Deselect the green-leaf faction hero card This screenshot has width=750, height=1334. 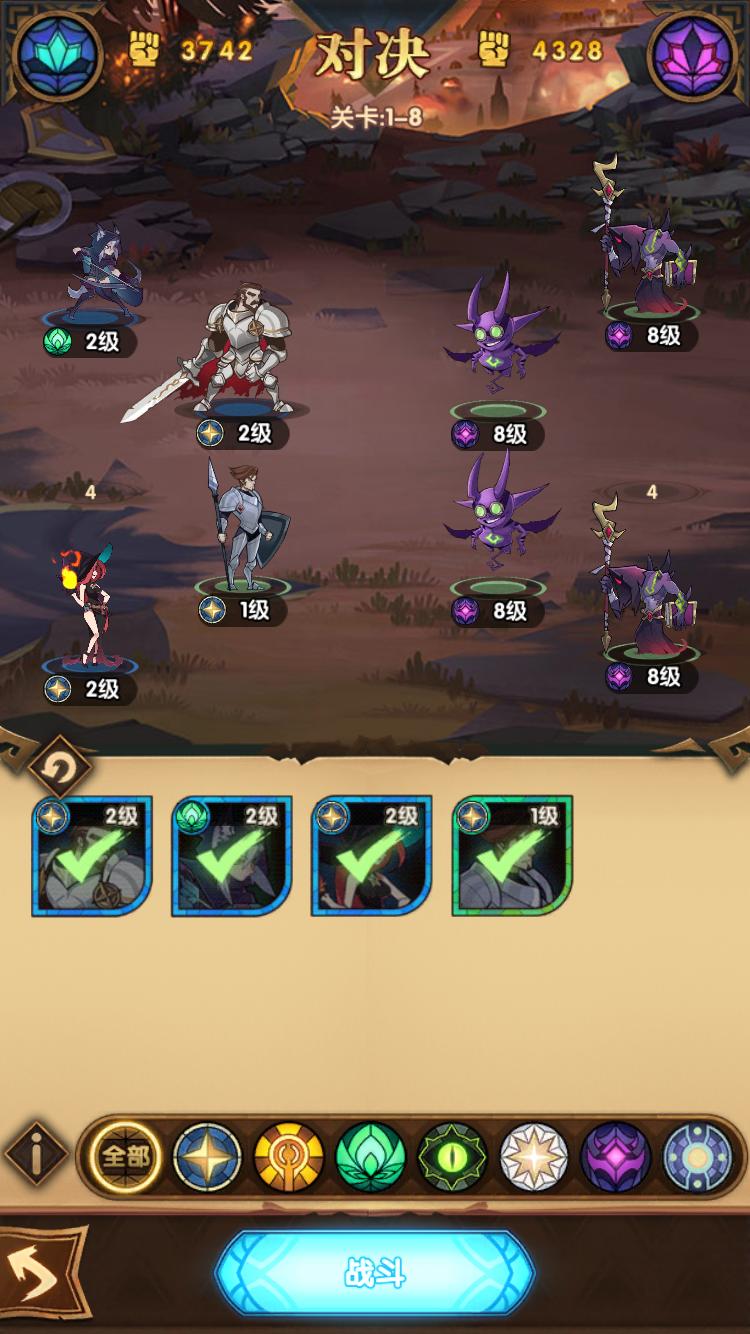click(x=232, y=857)
